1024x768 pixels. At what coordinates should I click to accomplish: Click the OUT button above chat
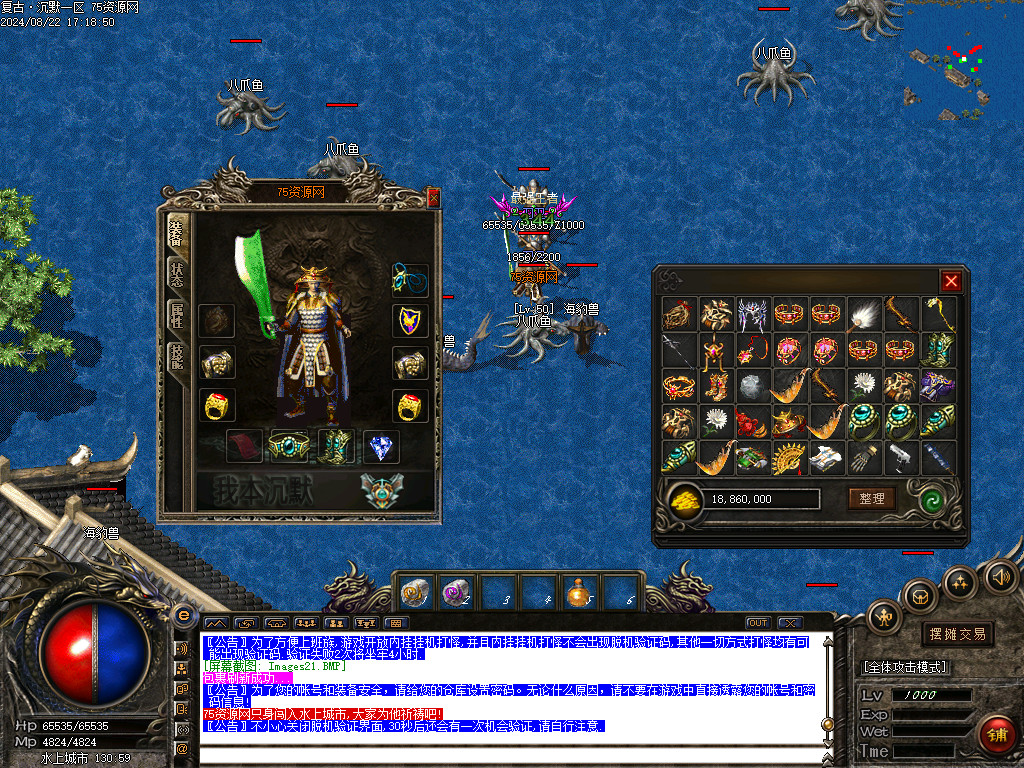758,623
